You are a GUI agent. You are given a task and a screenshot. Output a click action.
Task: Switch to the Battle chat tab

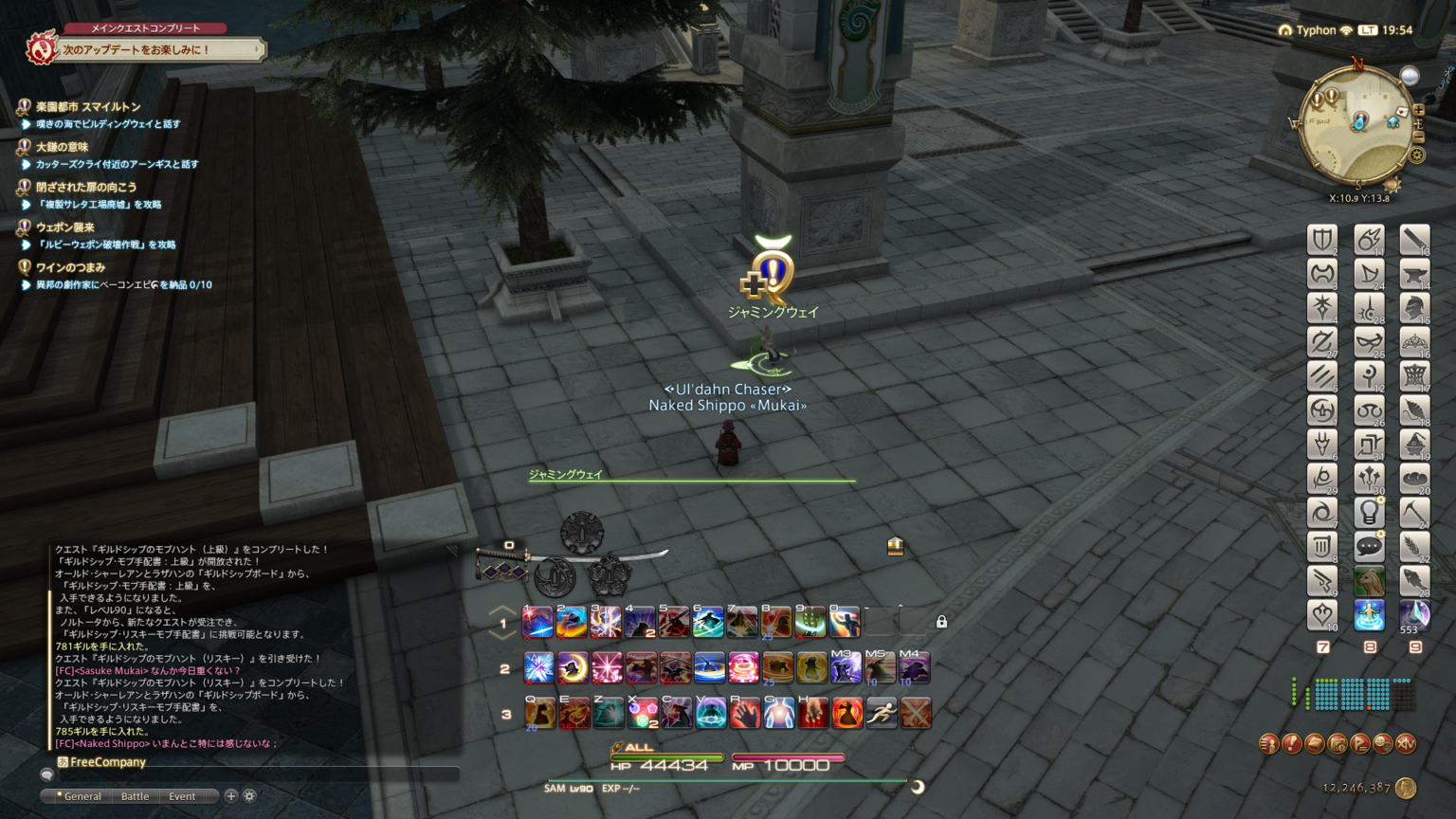[x=134, y=796]
